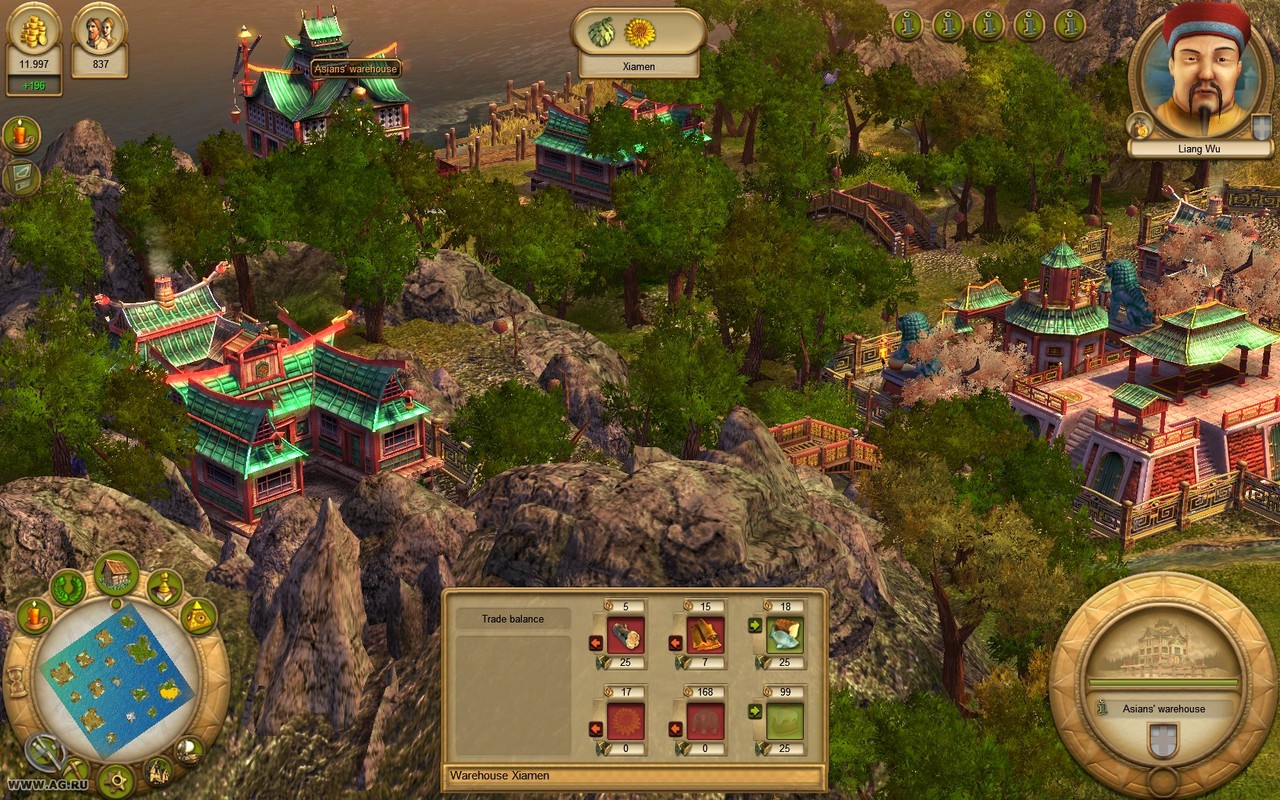
Task: Open the house build menu icon
Action: click(x=117, y=573)
